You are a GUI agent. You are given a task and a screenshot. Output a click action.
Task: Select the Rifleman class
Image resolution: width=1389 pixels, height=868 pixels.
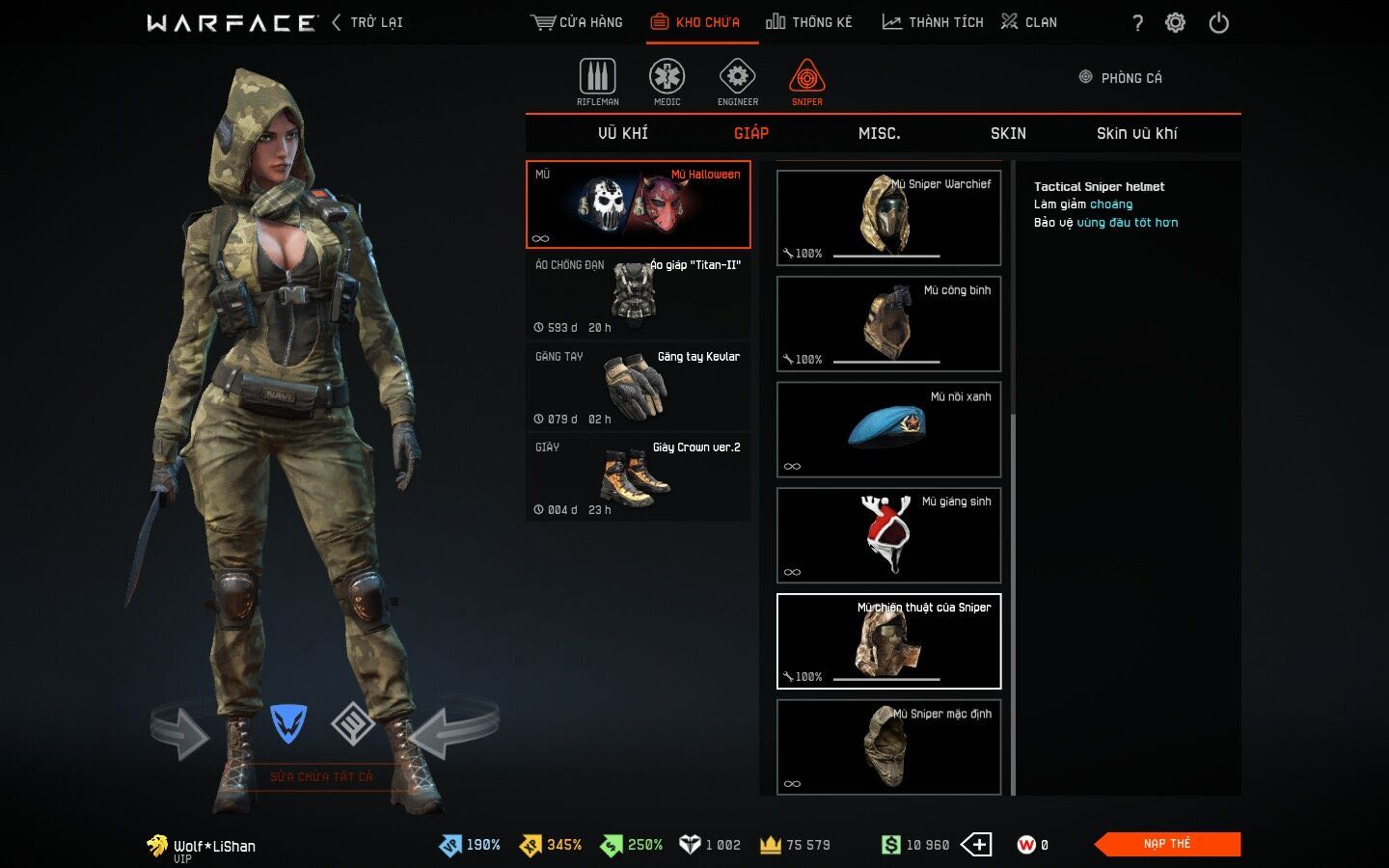coord(597,82)
